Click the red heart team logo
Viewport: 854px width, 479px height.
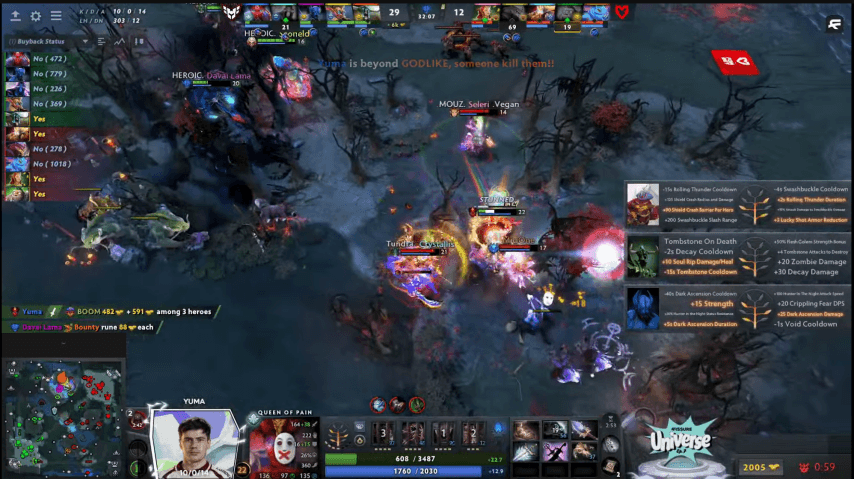point(623,12)
